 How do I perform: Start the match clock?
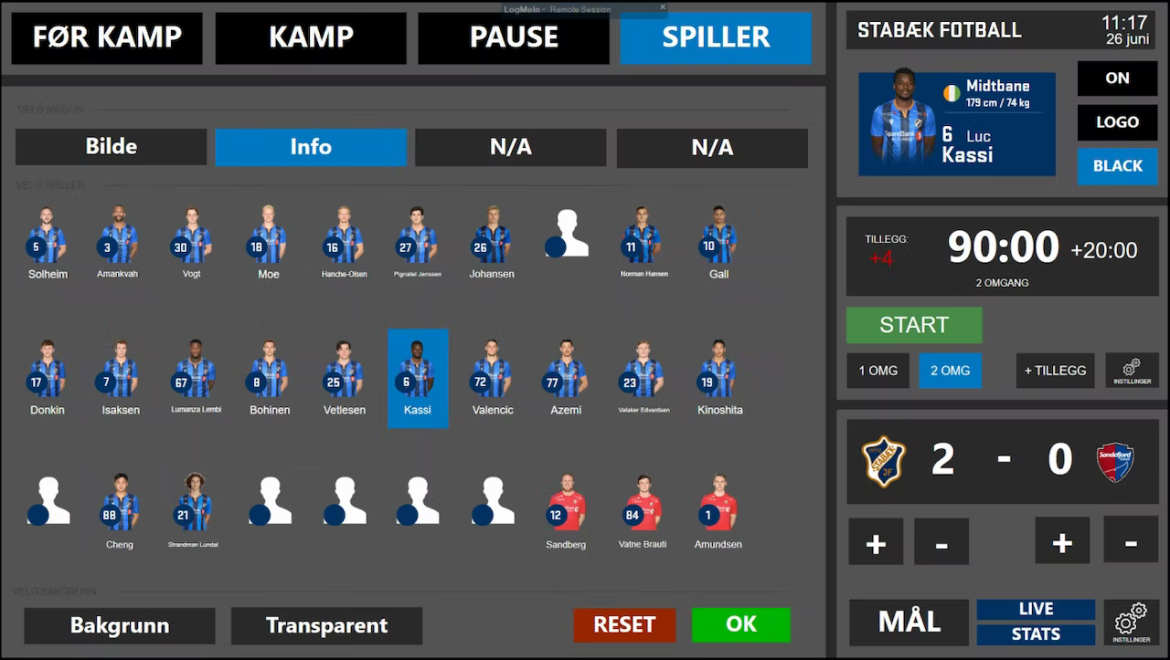click(x=914, y=325)
